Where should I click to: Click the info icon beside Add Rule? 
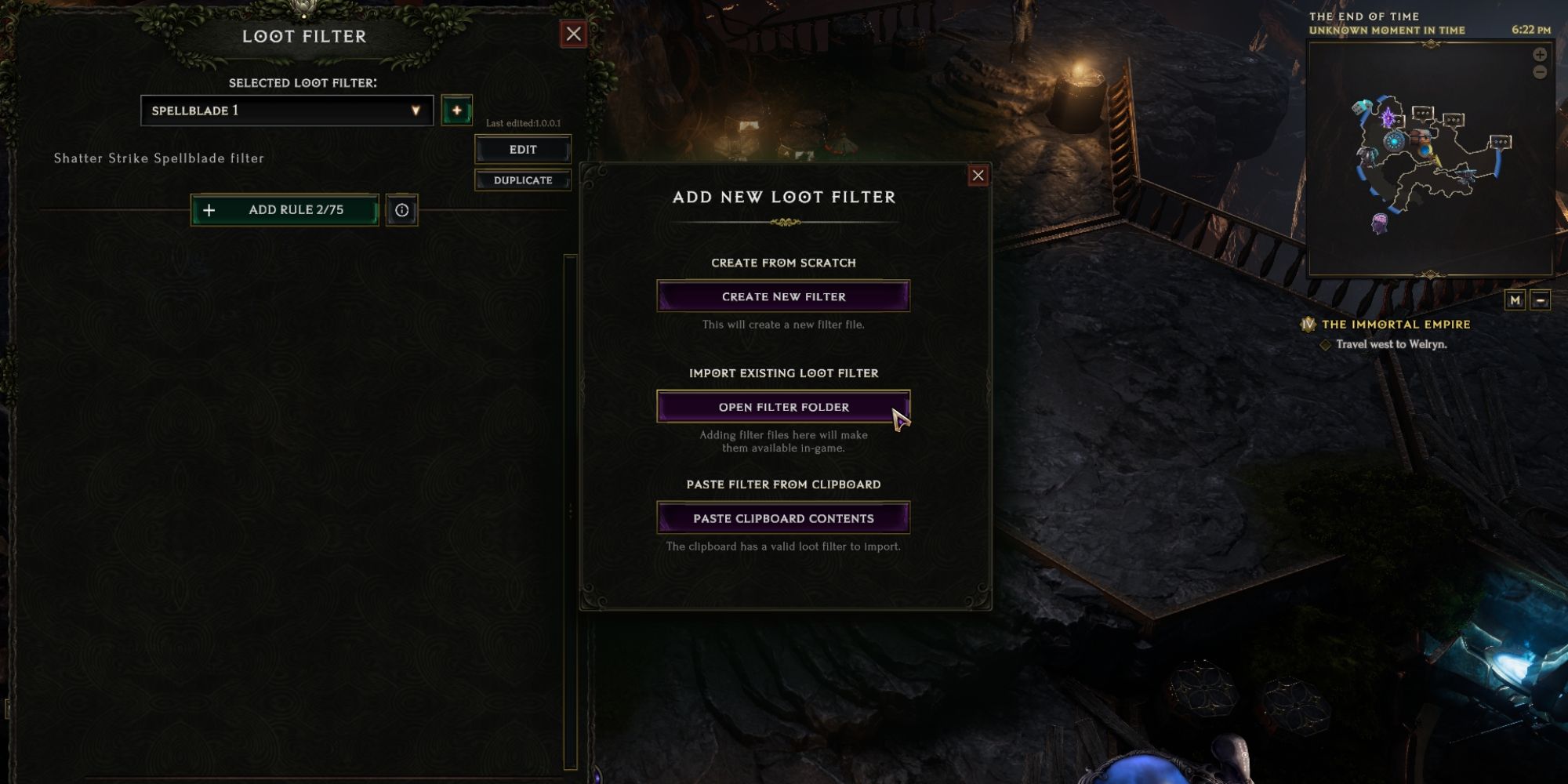click(404, 209)
